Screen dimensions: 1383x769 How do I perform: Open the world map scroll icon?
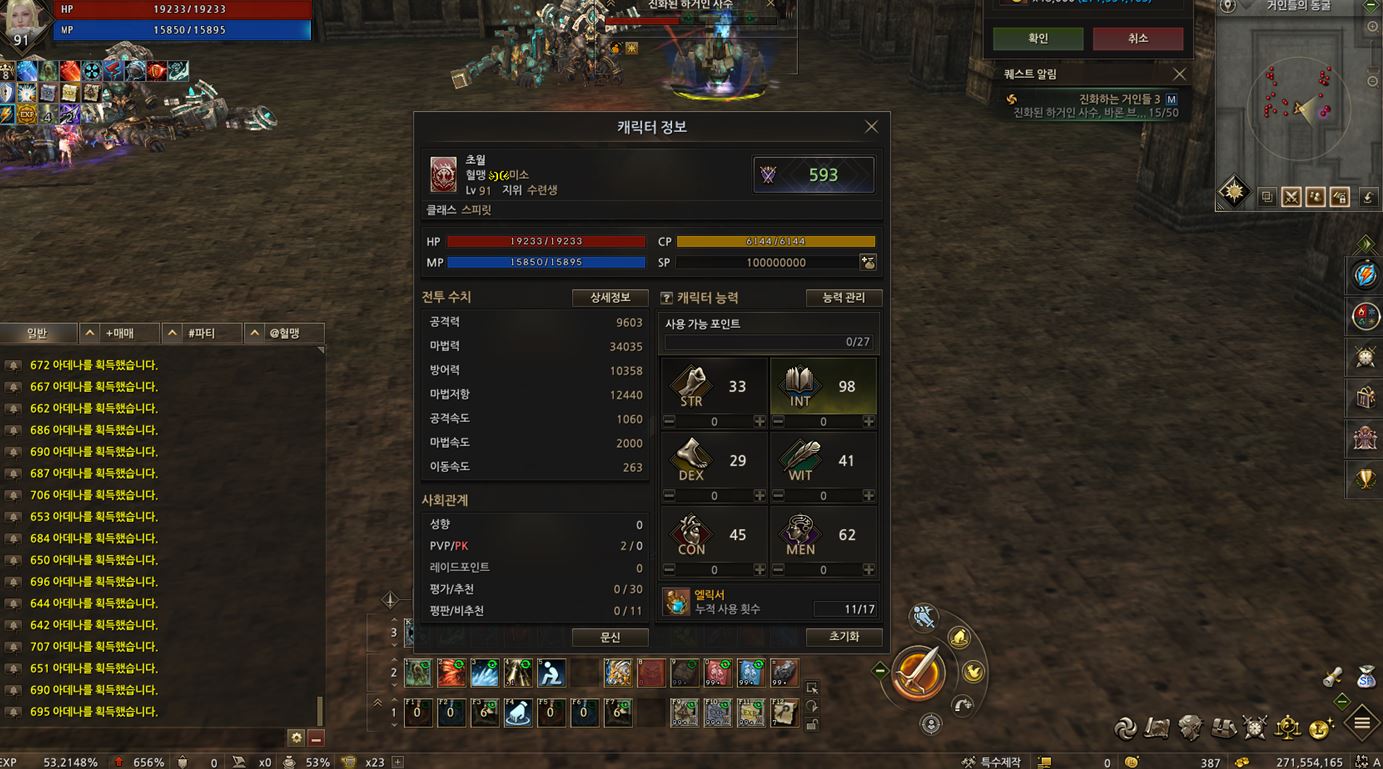pos(1156,728)
